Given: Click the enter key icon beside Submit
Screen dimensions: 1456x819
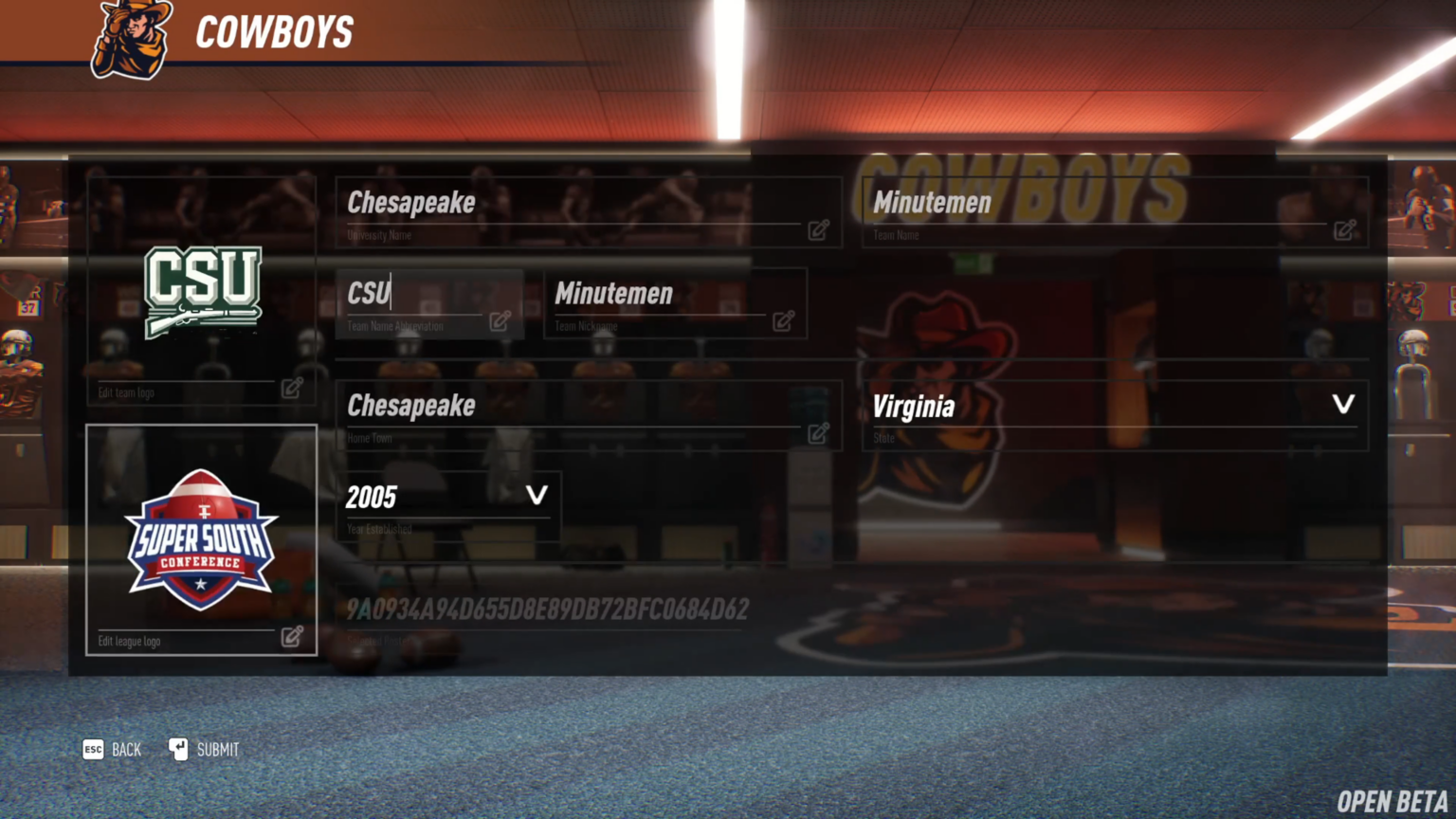Looking at the screenshot, I should (x=177, y=749).
